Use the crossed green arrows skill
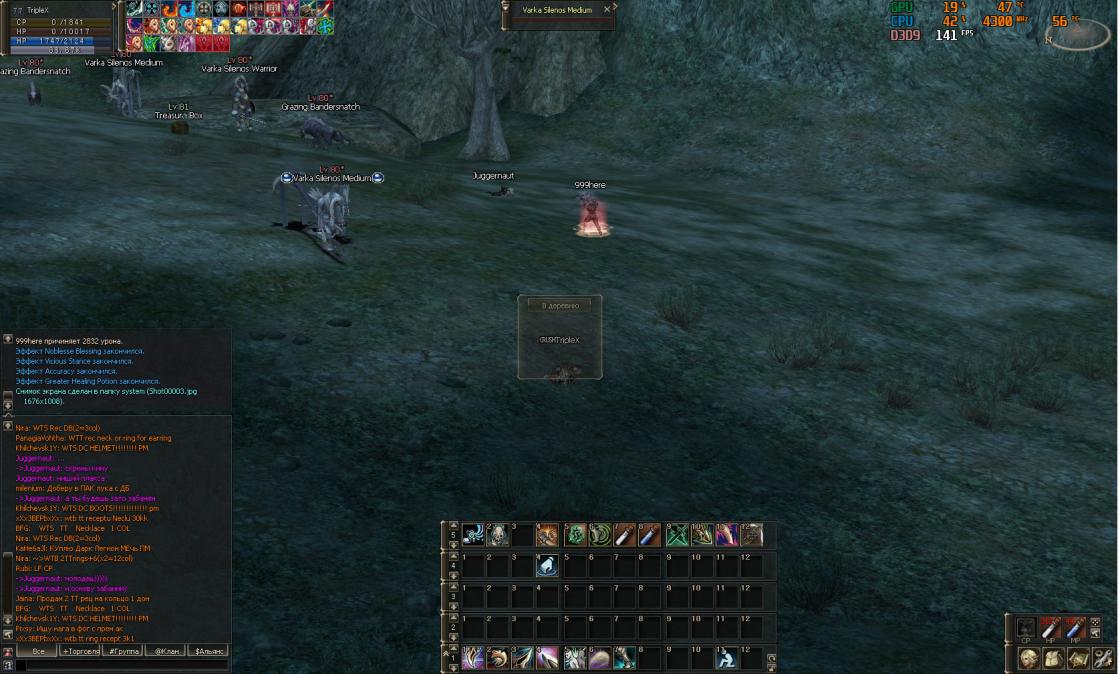 (x=676, y=535)
